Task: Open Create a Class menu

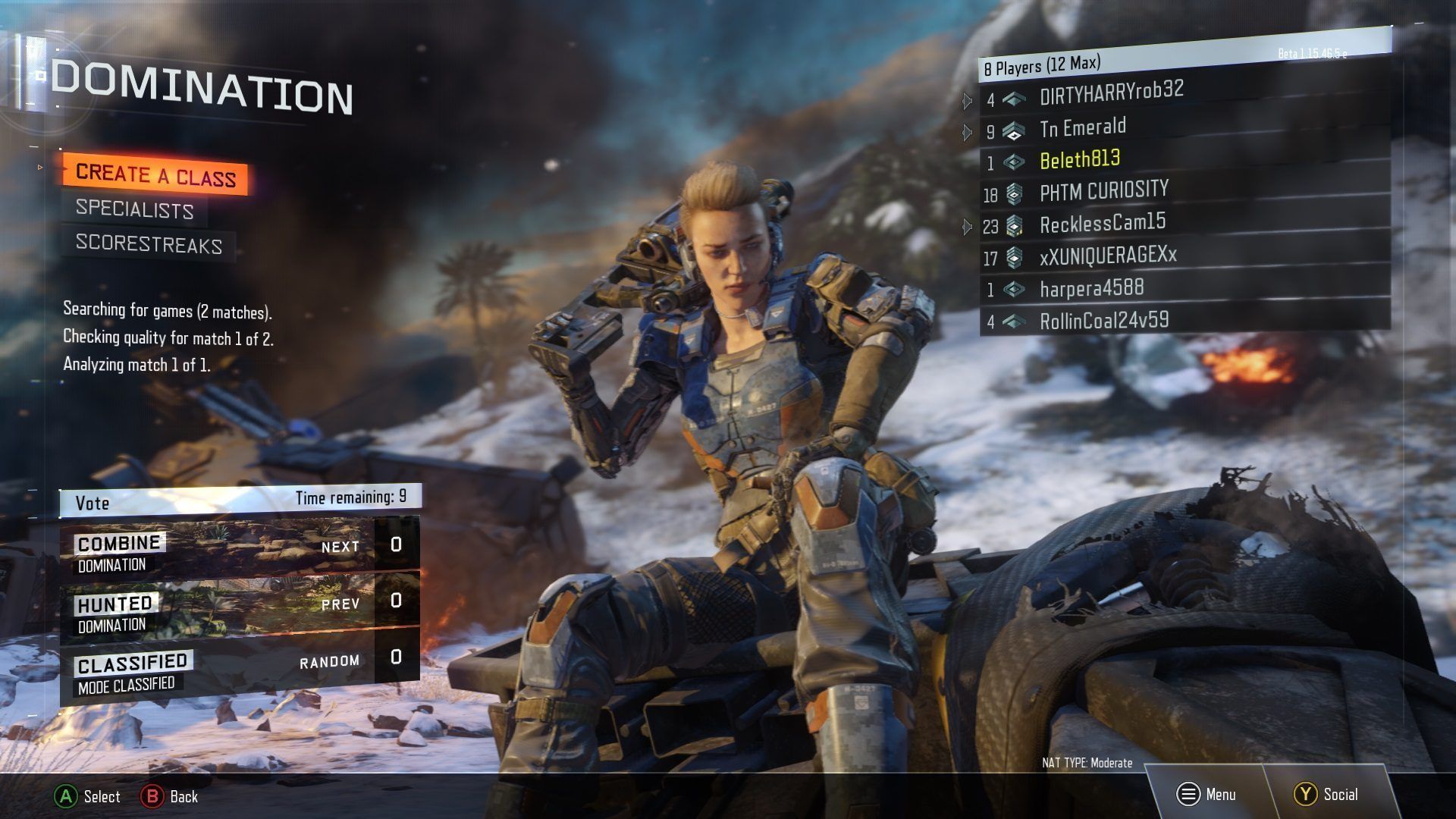Action: click(155, 175)
